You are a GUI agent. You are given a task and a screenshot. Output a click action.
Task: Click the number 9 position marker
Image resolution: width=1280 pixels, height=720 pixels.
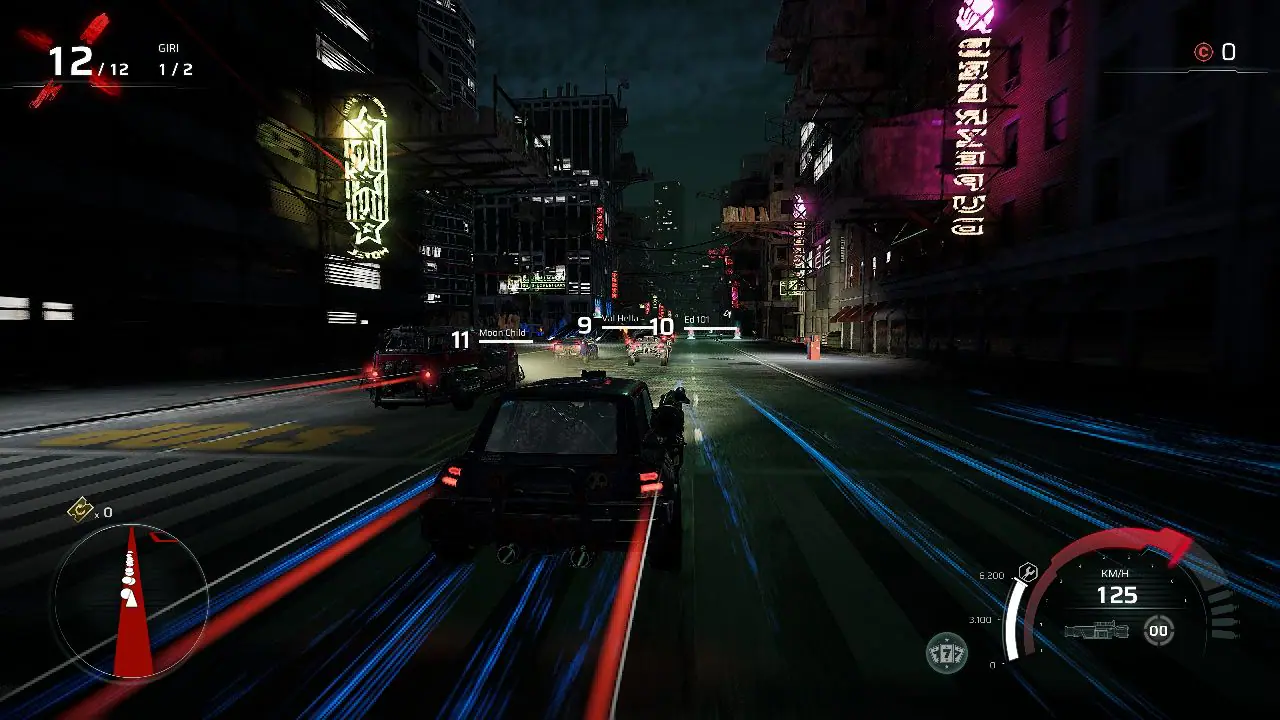582,324
